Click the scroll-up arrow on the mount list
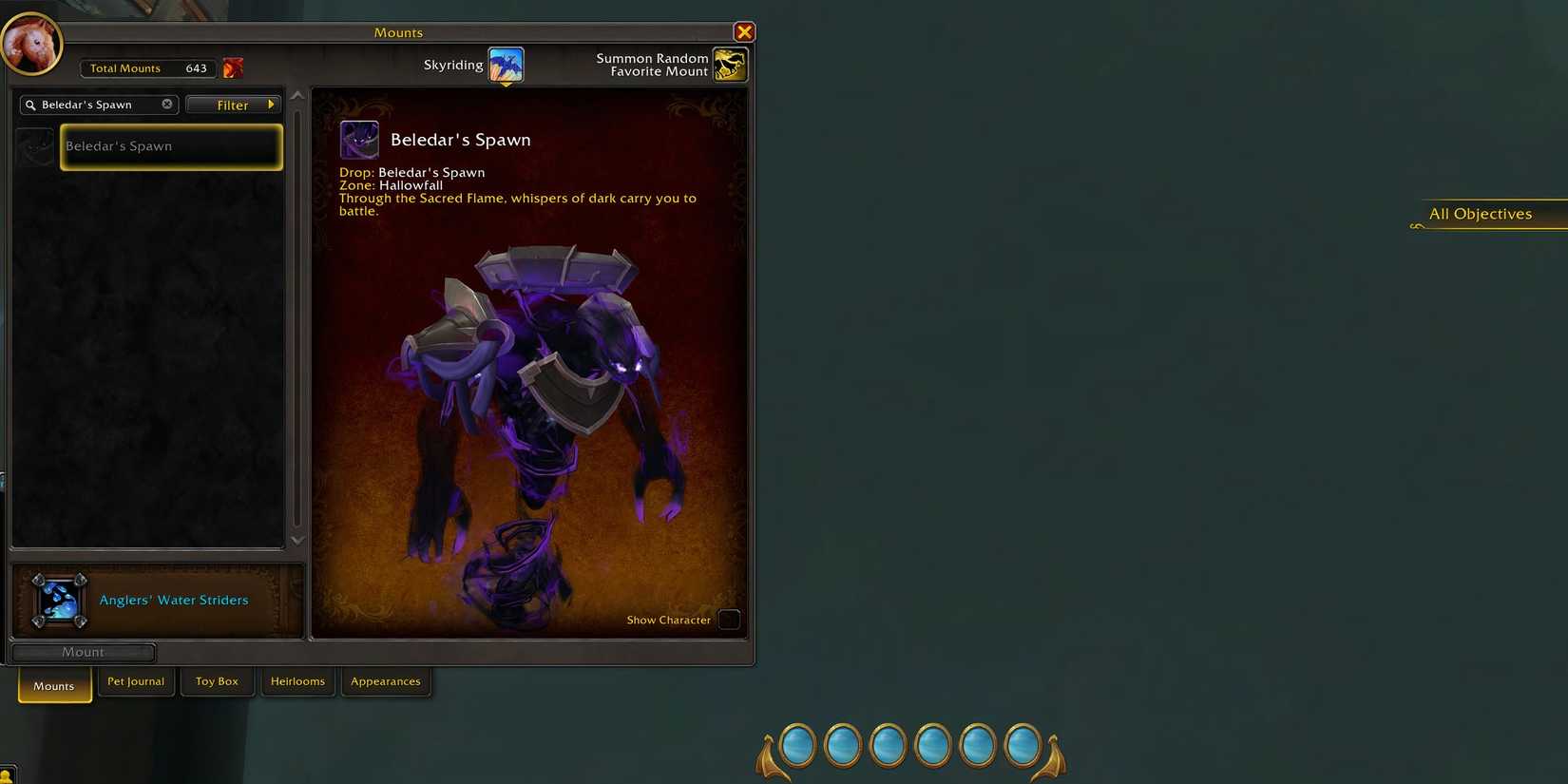Screen dimensions: 1568x784 (297, 94)
